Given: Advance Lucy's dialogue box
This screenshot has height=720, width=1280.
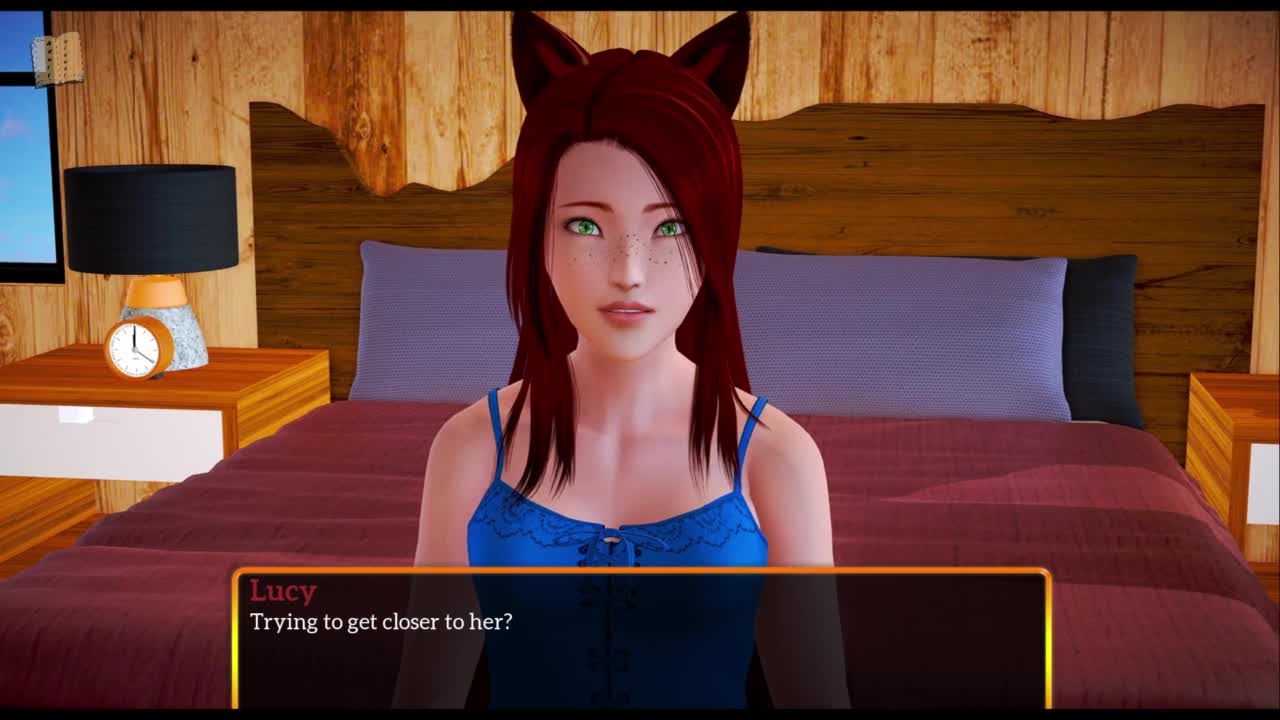Looking at the screenshot, I should pyautogui.click(x=640, y=638).
